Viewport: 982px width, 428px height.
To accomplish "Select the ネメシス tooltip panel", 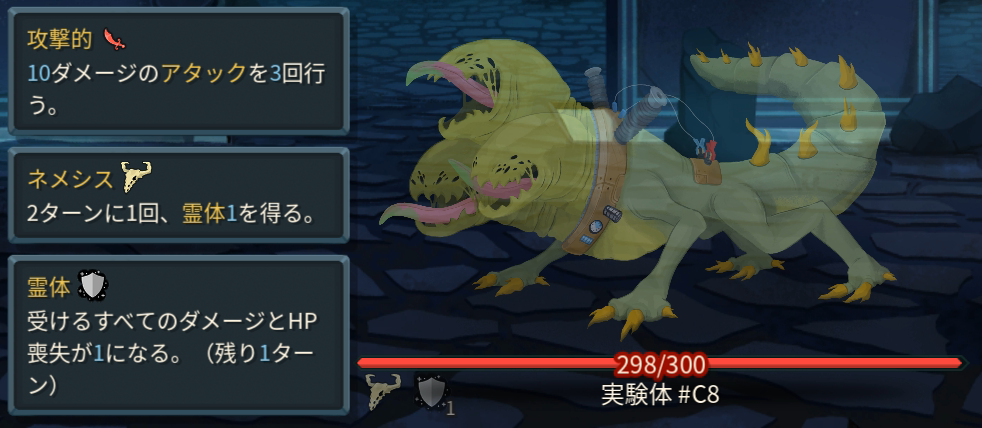I will tap(175, 194).
